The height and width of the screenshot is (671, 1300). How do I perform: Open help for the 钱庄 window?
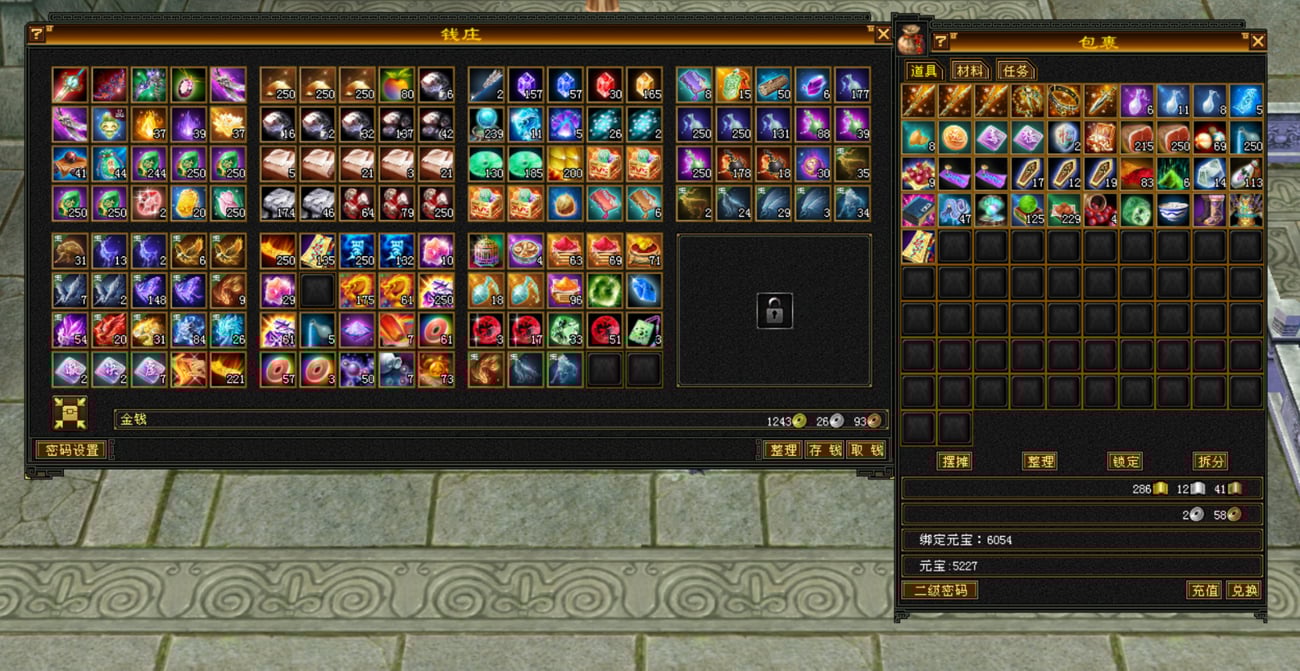click(37, 35)
